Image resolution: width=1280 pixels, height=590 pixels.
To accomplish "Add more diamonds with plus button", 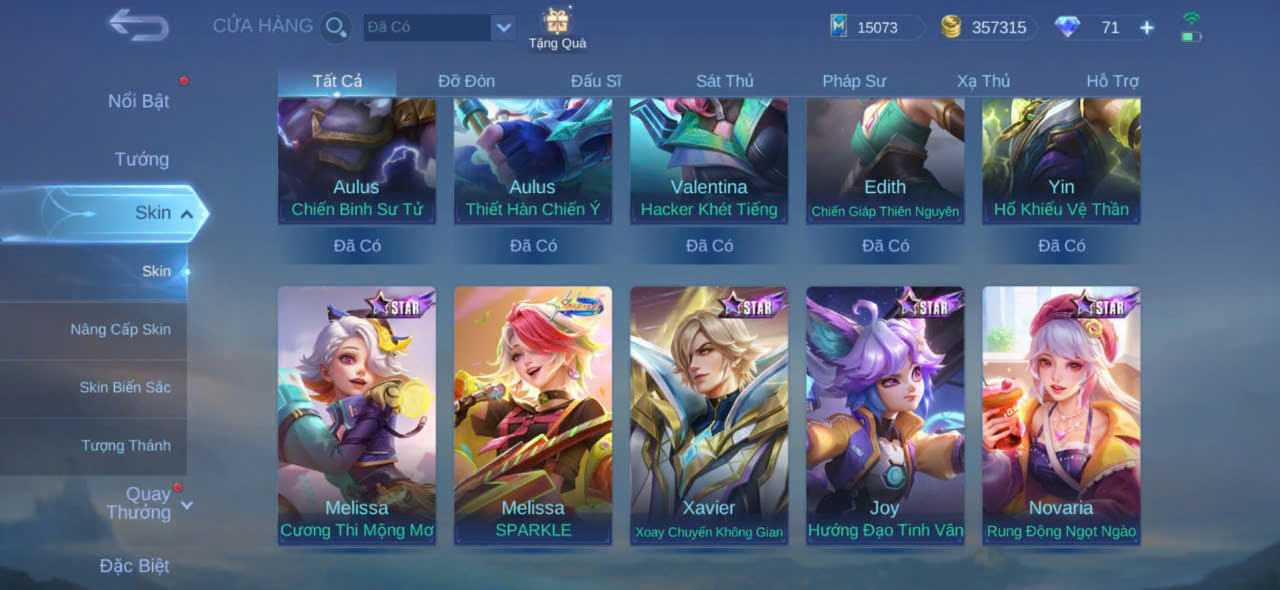I will pos(1147,28).
